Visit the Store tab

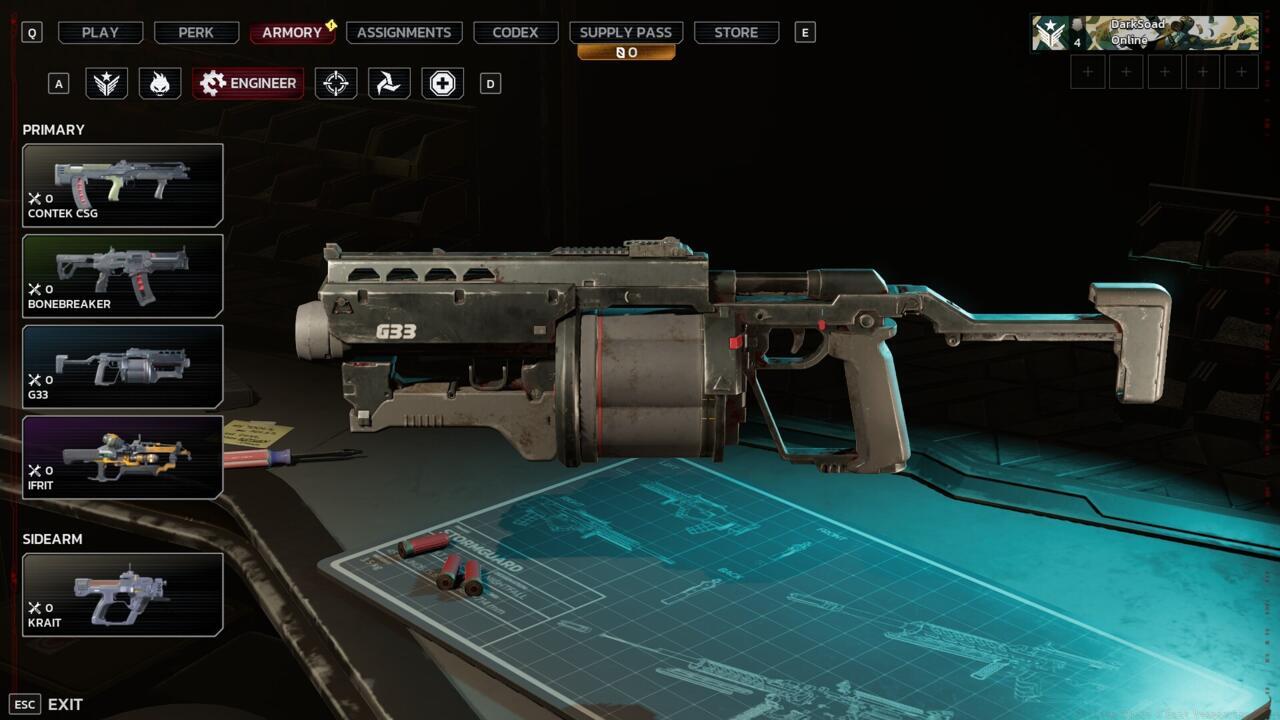736,33
